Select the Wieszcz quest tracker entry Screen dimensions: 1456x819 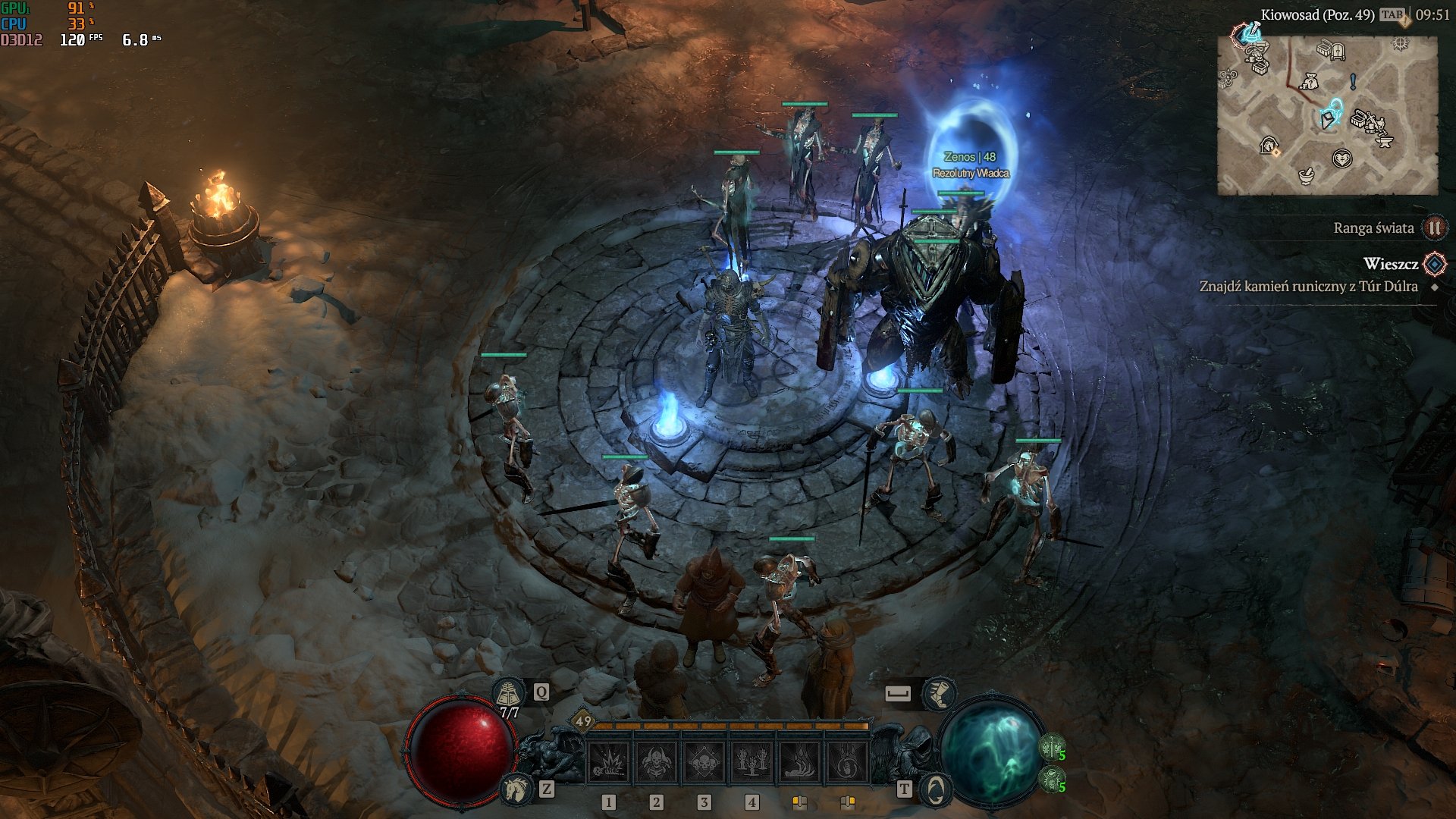coord(1390,264)
